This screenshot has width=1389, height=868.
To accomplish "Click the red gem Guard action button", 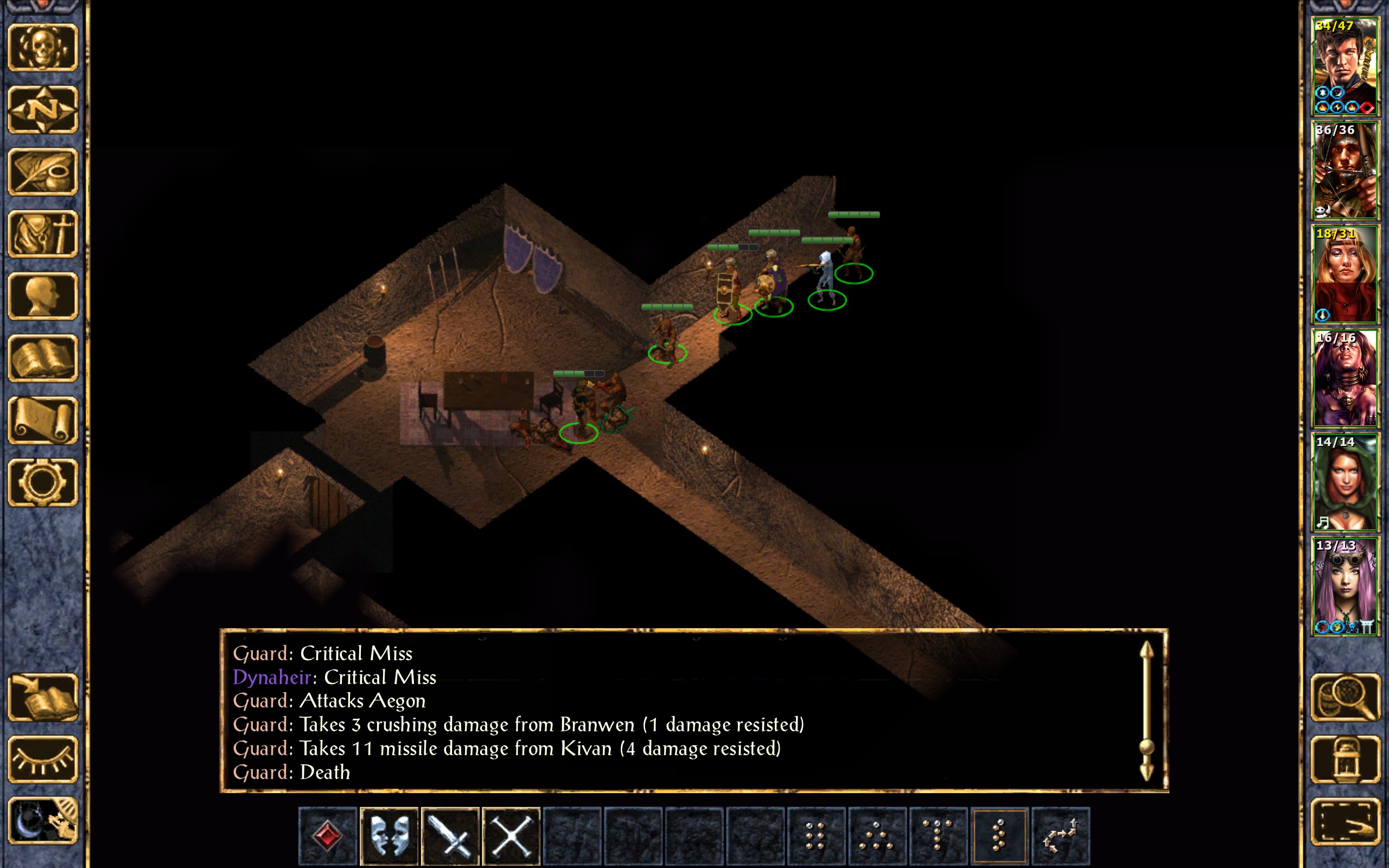I will click(328, 836).
